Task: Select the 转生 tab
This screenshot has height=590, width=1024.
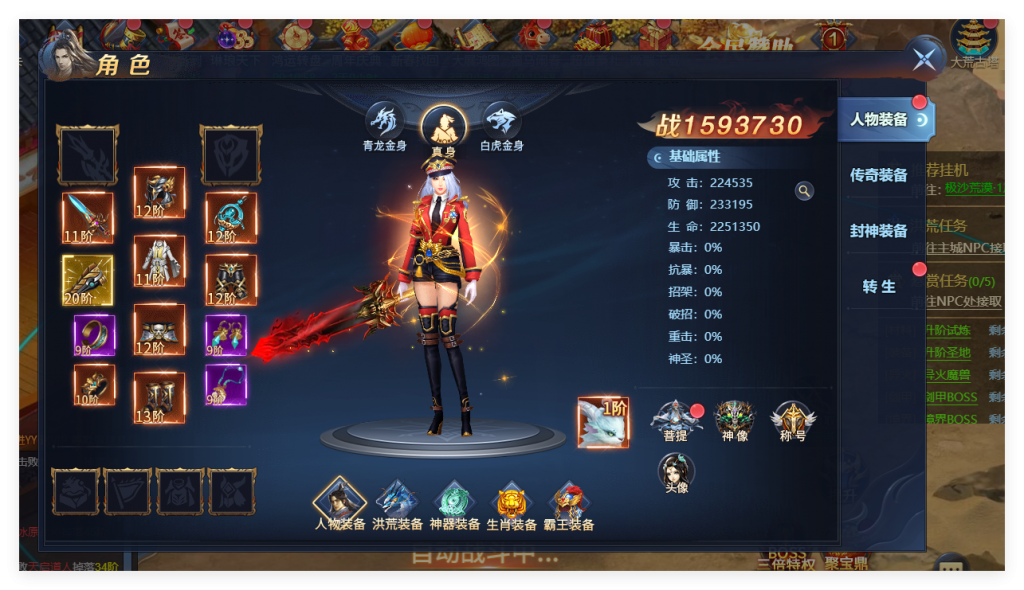Action: 879,287
